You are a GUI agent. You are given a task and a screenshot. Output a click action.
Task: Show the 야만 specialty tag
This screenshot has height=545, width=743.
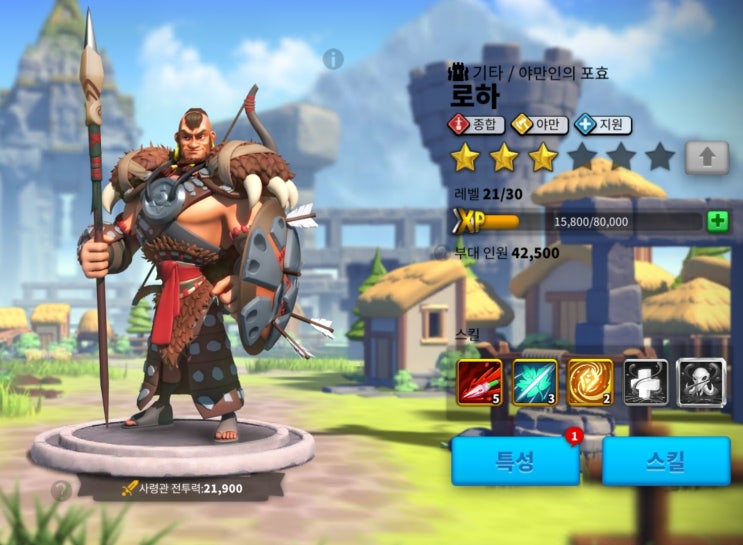pyautogui.click(x=540, y=125)
